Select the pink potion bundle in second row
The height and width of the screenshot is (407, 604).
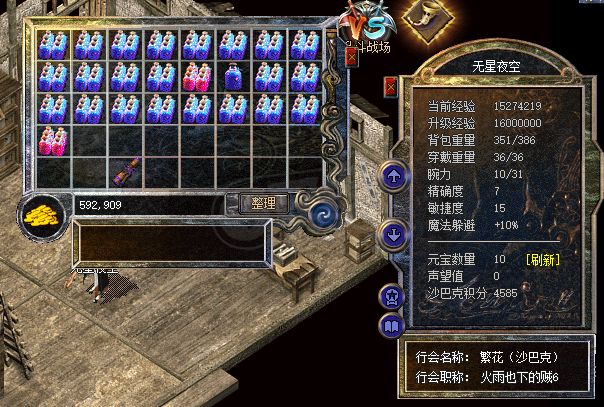(x=198, y=77)
